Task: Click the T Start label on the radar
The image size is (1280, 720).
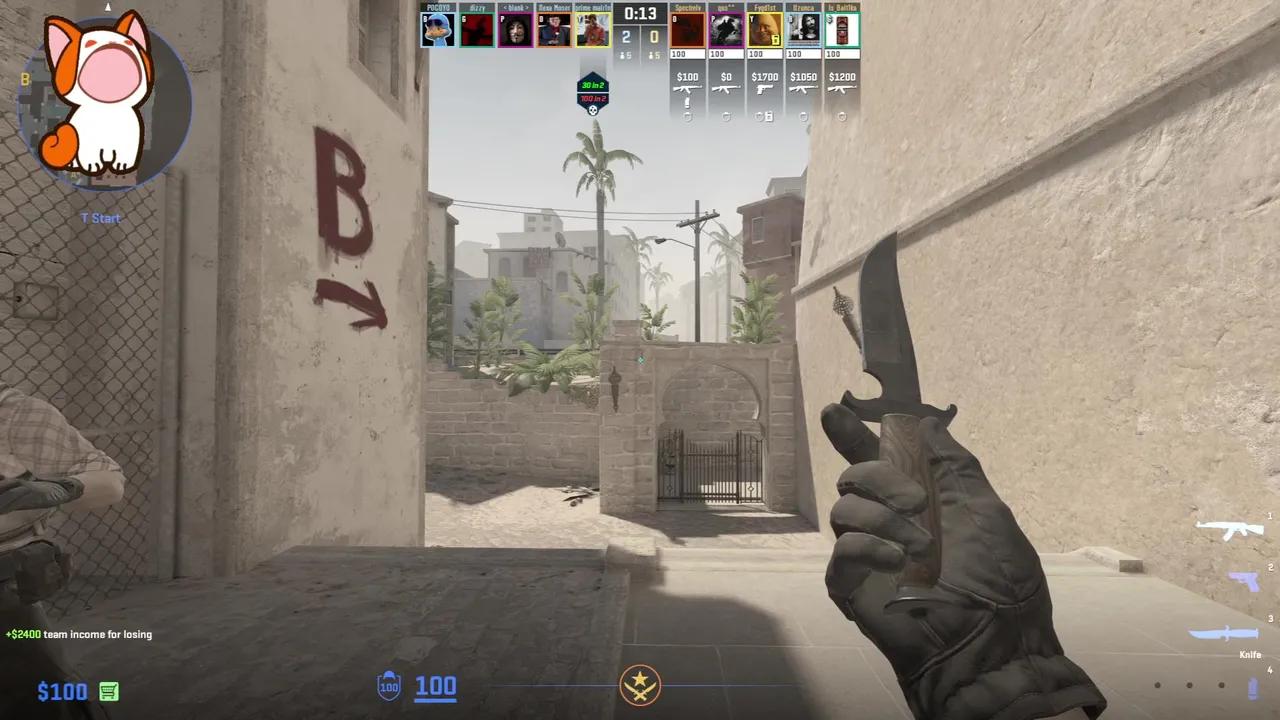Action: point(100,218)
